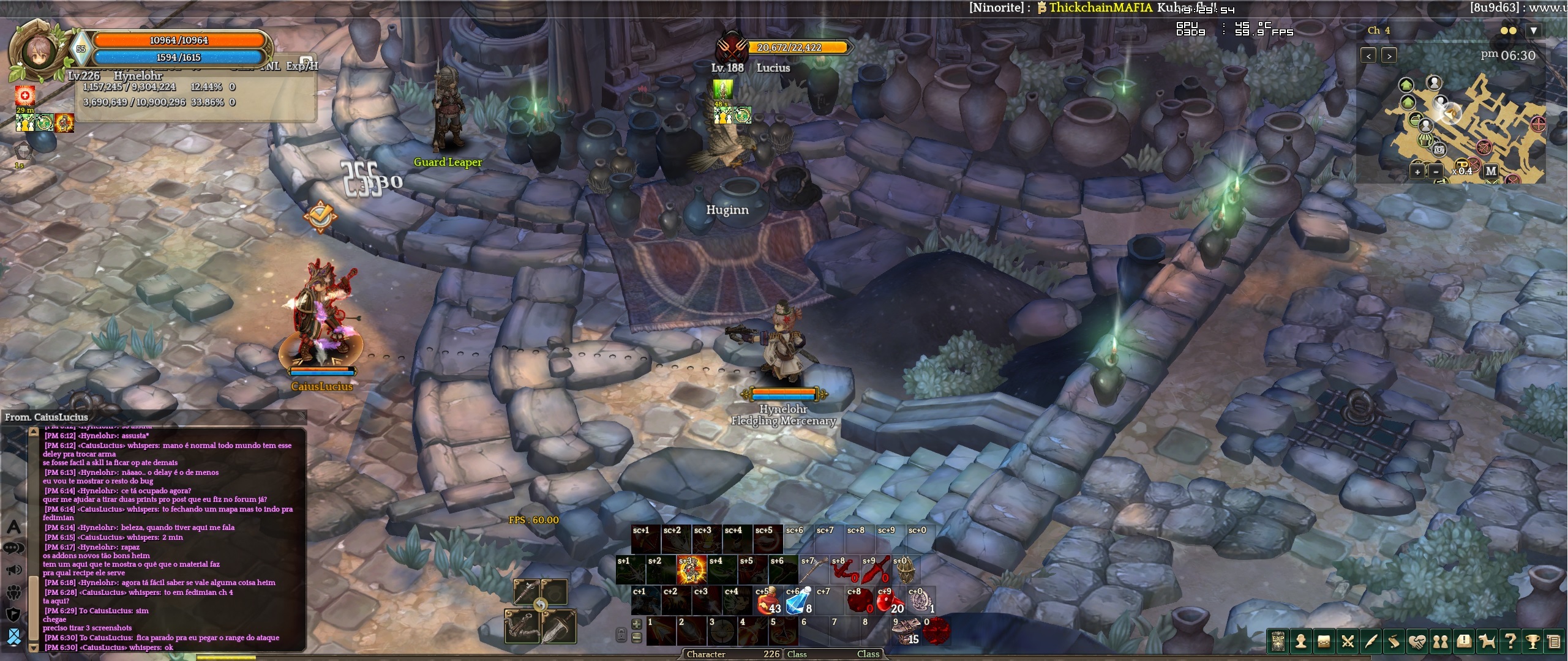Image resolution: width=1568 pixels, height=661 pixels.
Task: Click the weapon swap arrow button
Action: coord(540,605)
